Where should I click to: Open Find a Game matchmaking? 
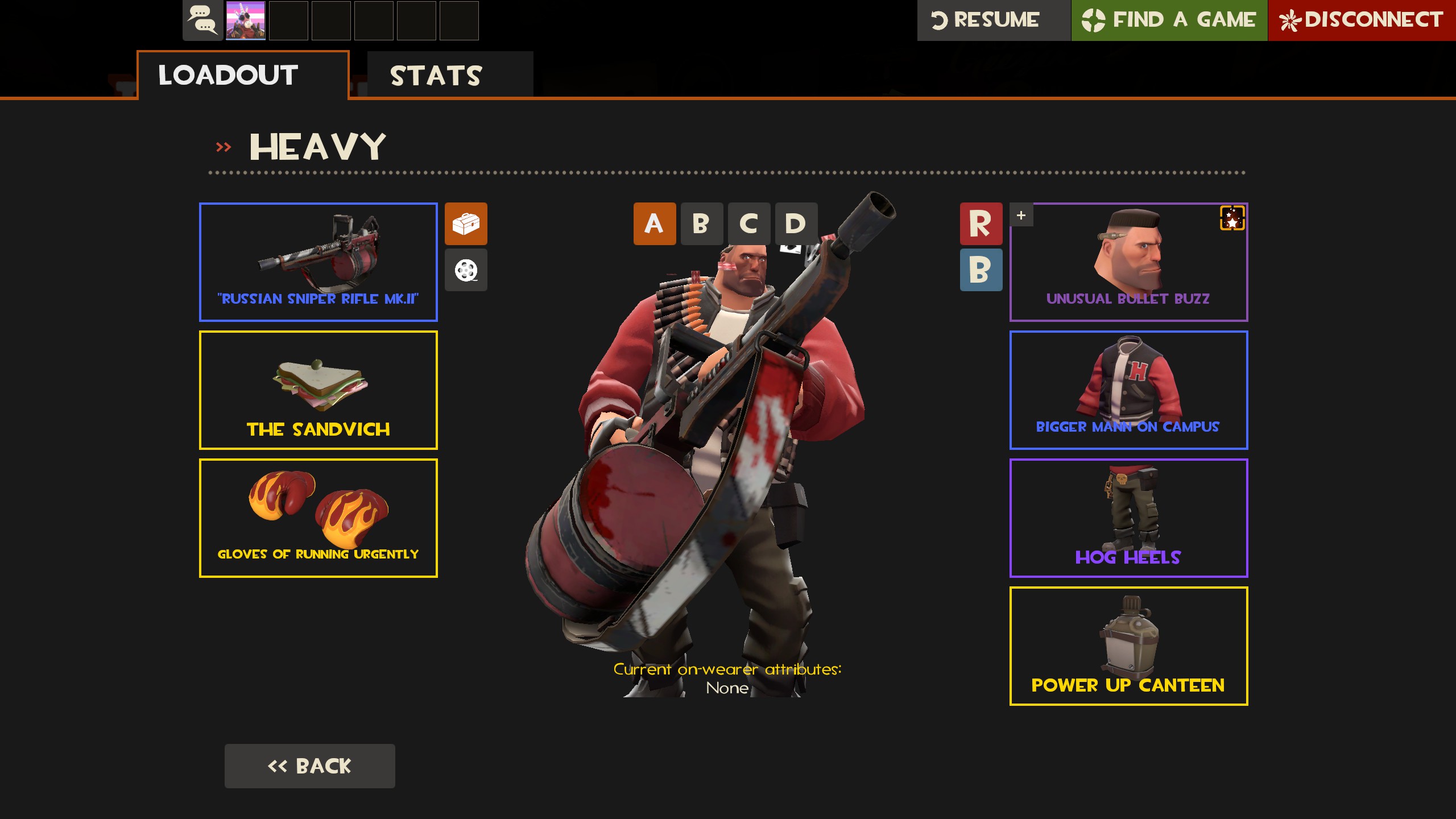1169,20
